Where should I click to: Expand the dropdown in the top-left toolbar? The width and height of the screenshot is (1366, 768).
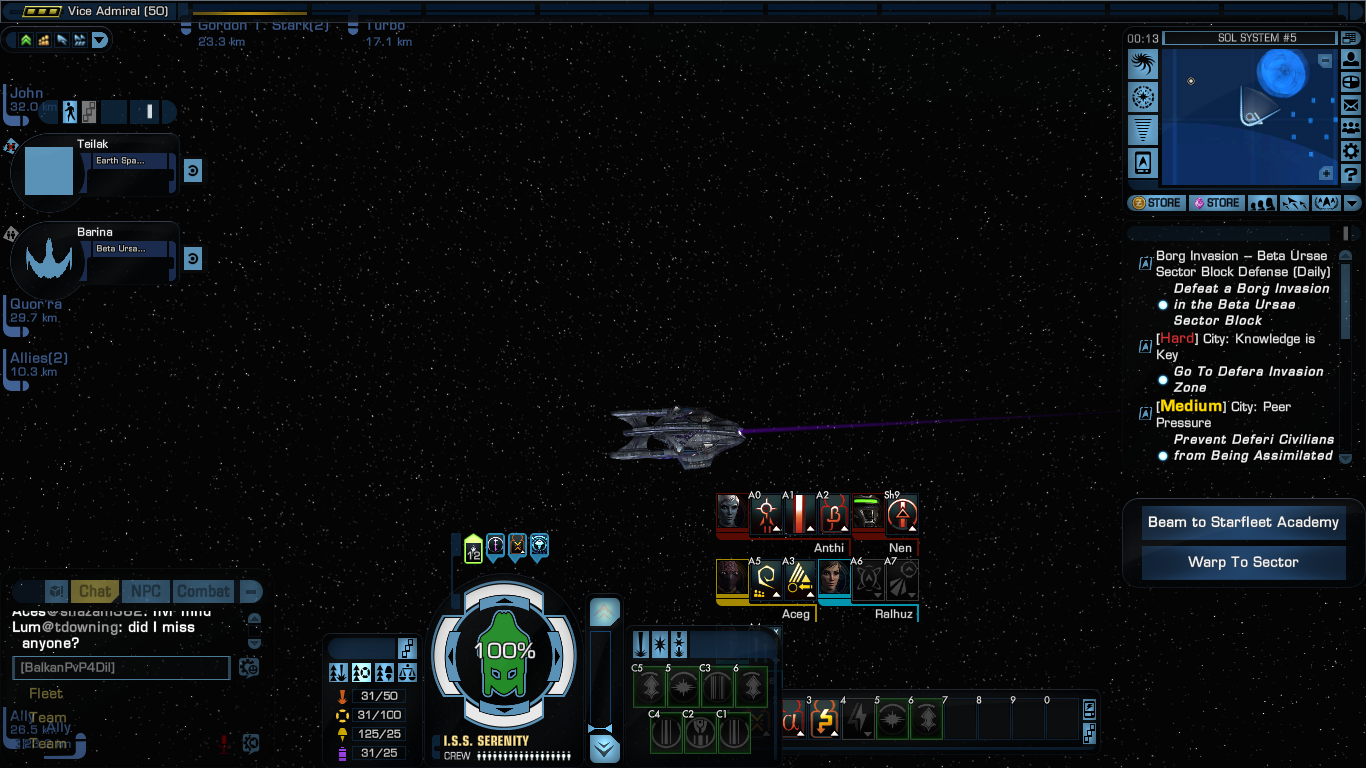click(100, 40)
